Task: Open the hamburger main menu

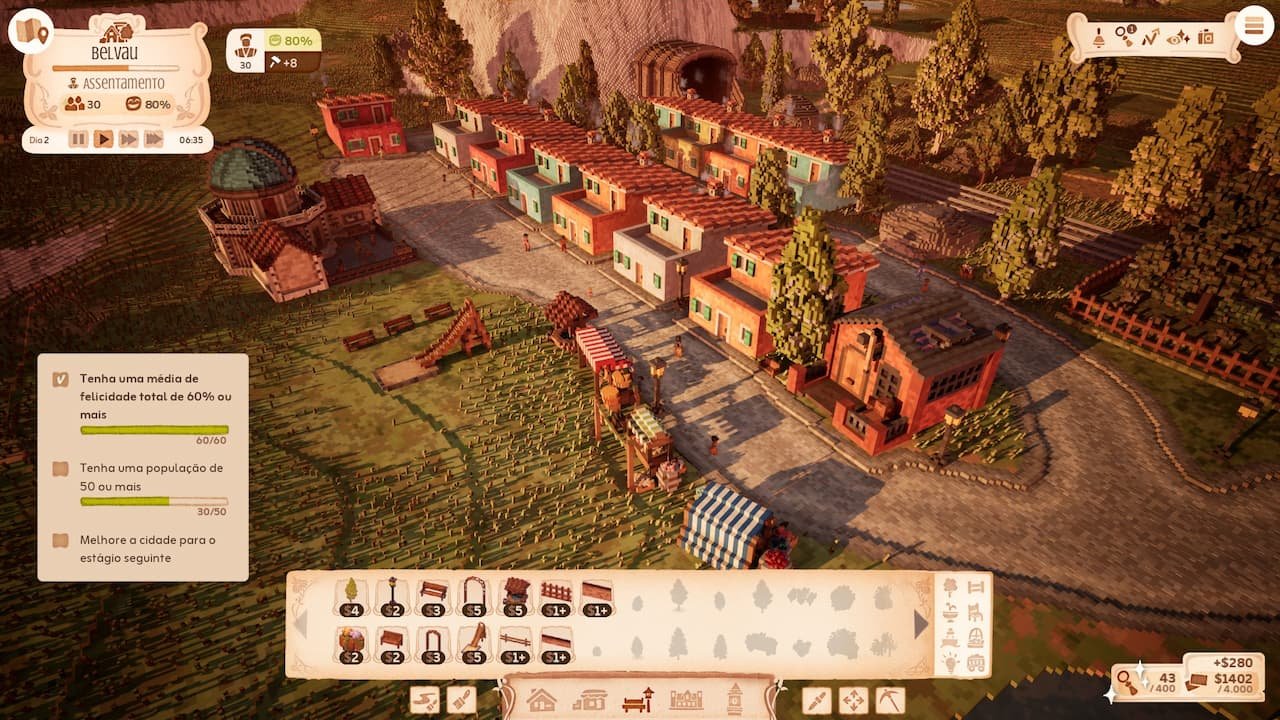Action: (x=1253, y=26)
